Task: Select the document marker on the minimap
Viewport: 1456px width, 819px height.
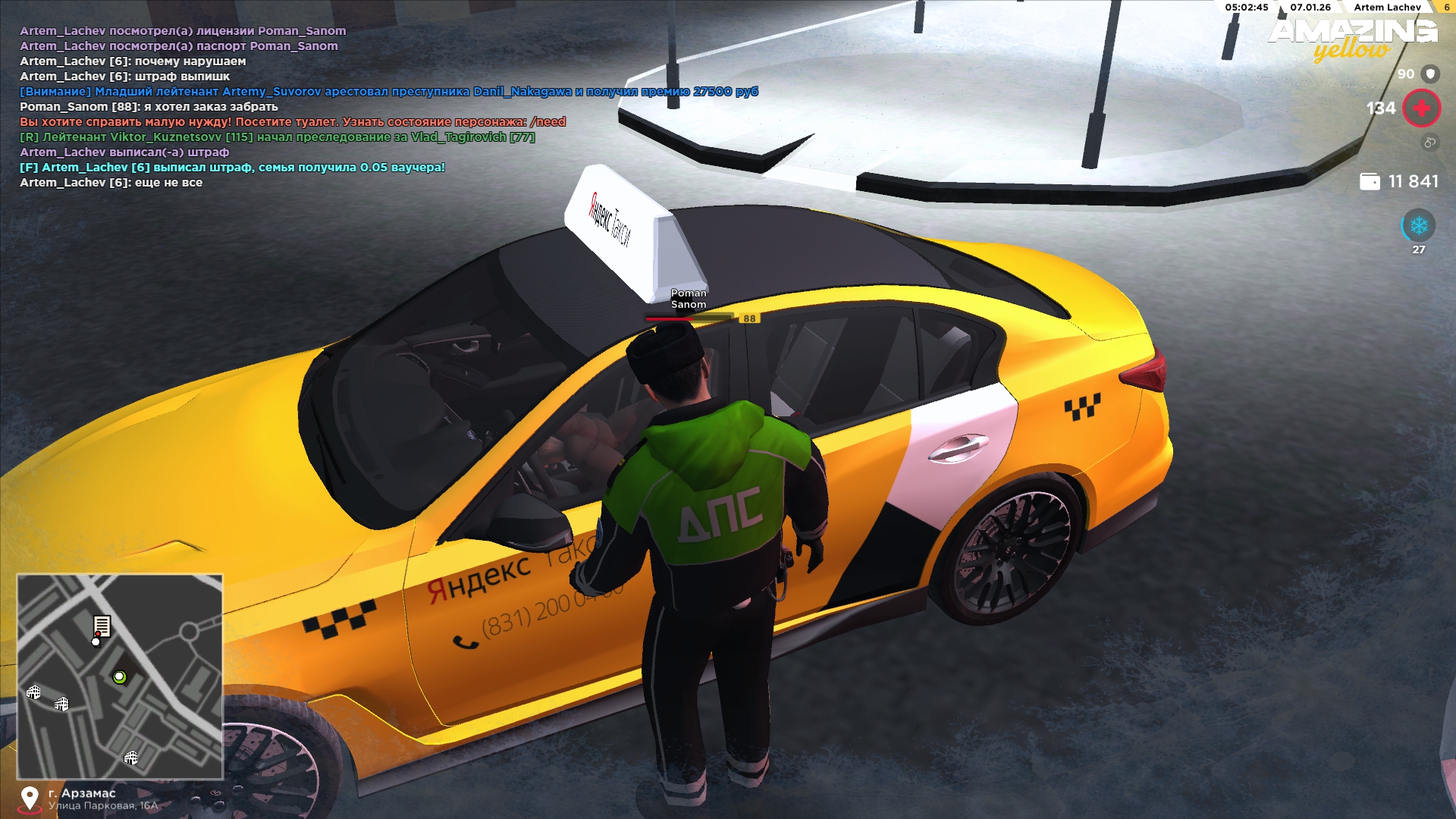Action: click(102, 626)
